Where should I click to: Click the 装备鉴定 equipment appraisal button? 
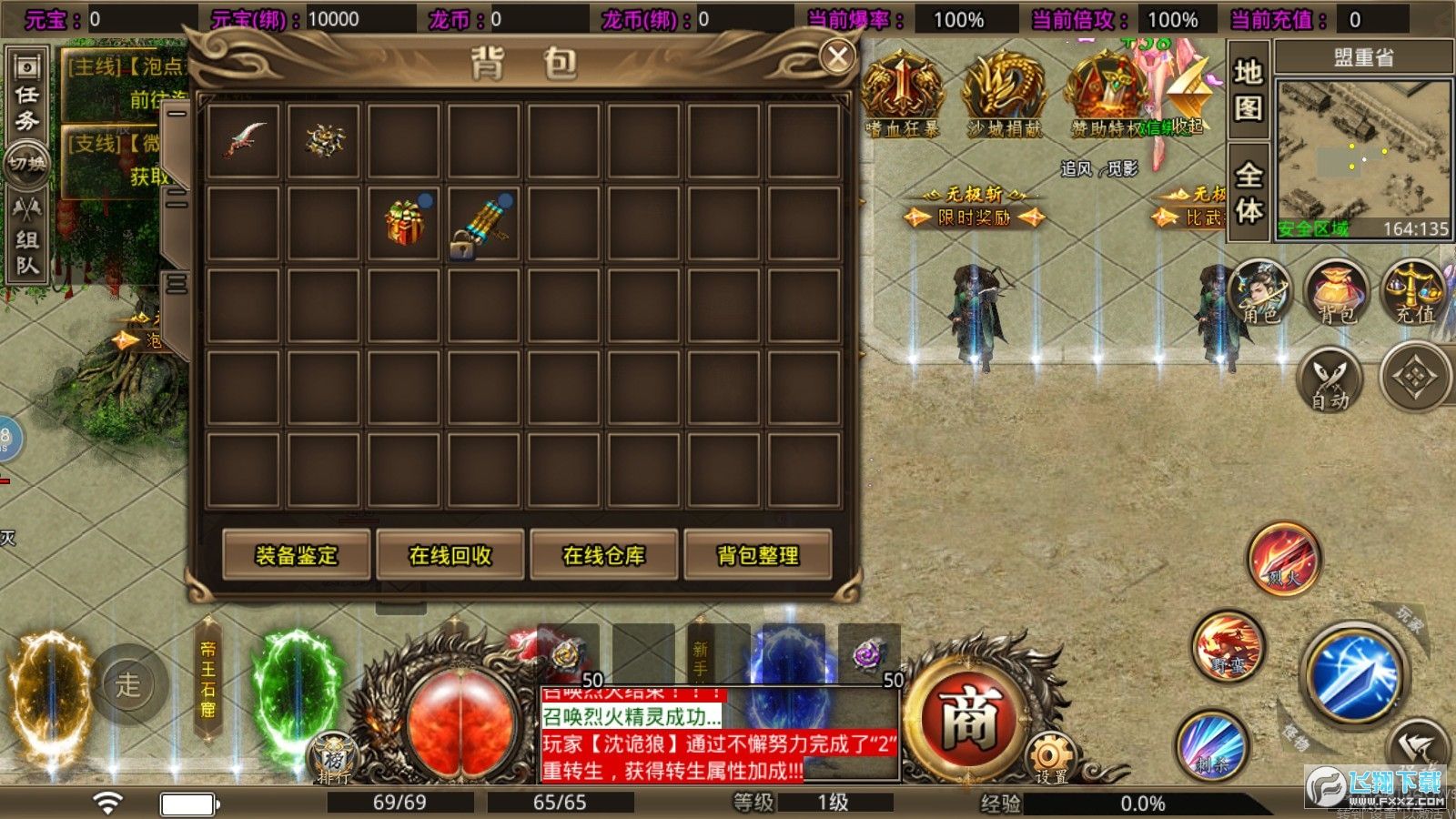(x=298, y=556)
